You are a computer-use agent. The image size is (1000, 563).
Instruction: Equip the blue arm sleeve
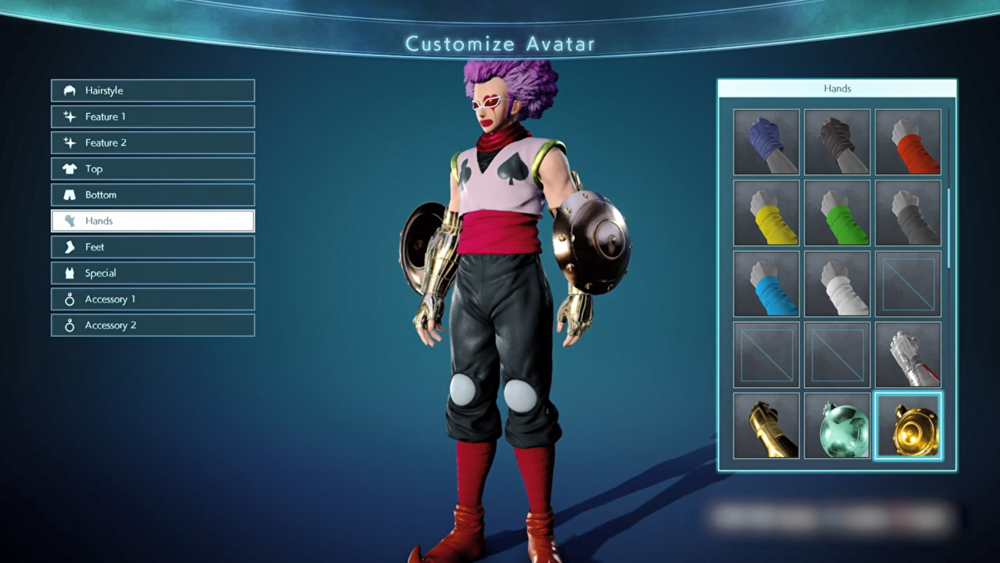click(766, 284)
